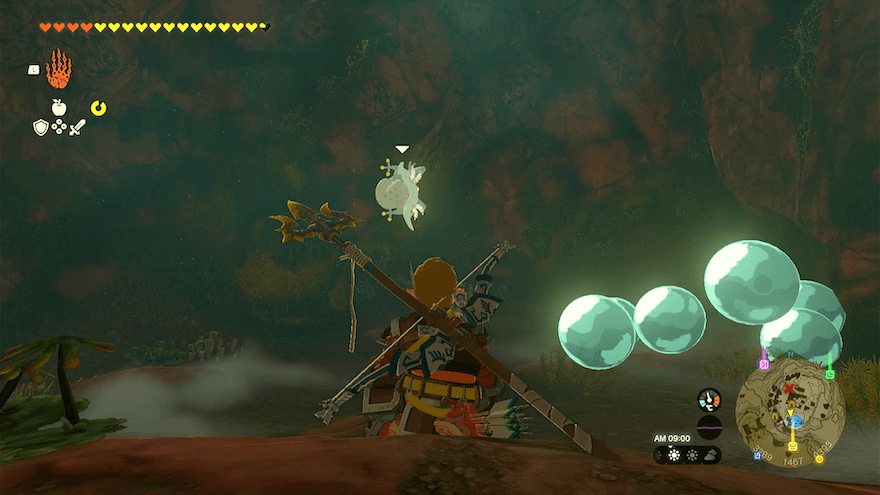
Task: Select the apple quick-item icon
Action: pyautogui.click(x=59, y=107)
